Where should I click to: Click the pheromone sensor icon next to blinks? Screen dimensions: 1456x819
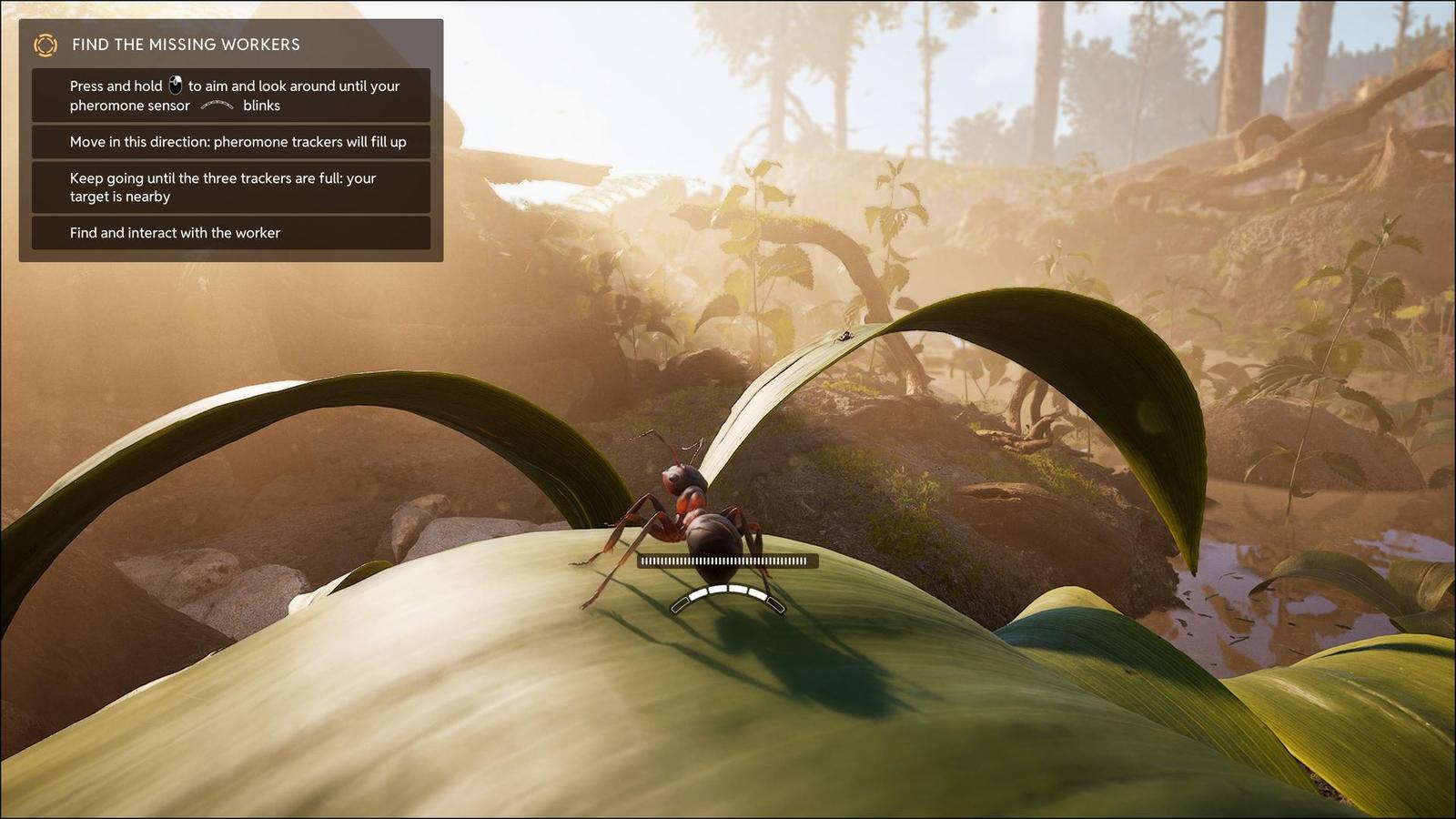(218, 106)
